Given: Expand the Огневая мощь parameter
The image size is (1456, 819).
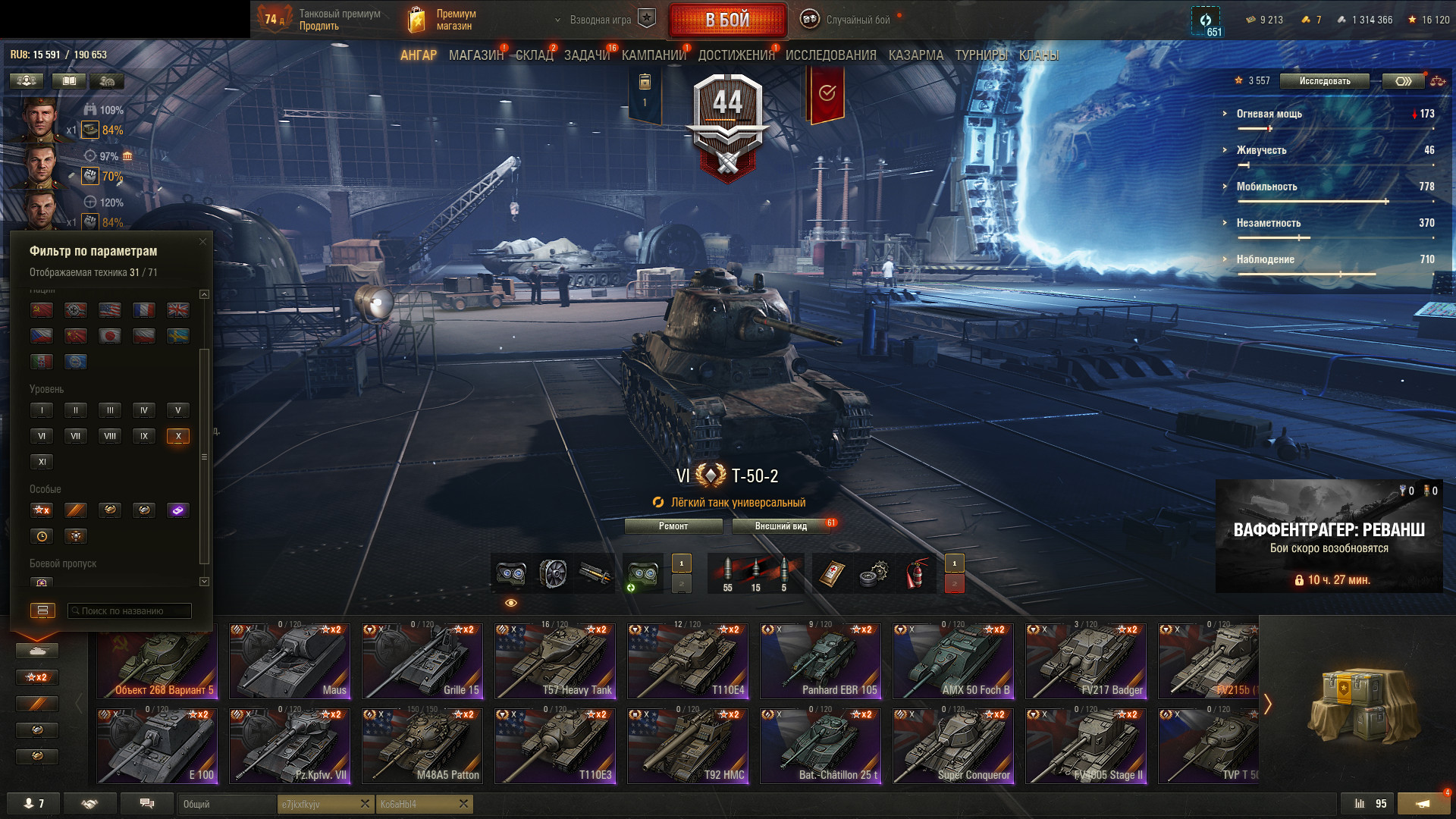Looking at the screenshot, I should (1269, 114).
